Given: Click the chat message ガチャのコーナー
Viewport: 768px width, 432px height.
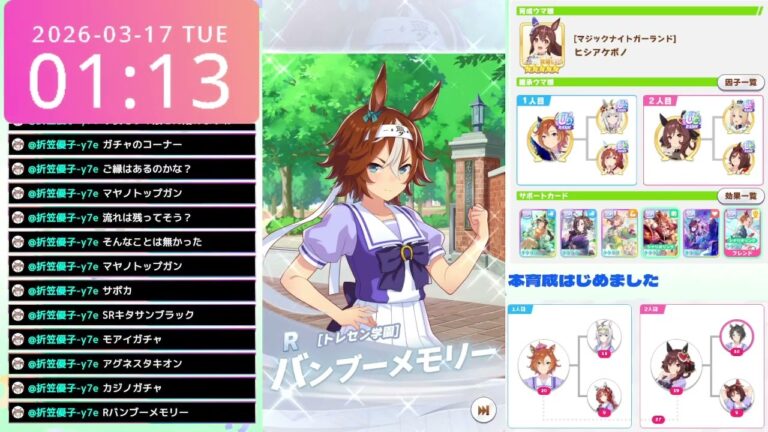Looking at the screenshot, I should click(131, 144).
